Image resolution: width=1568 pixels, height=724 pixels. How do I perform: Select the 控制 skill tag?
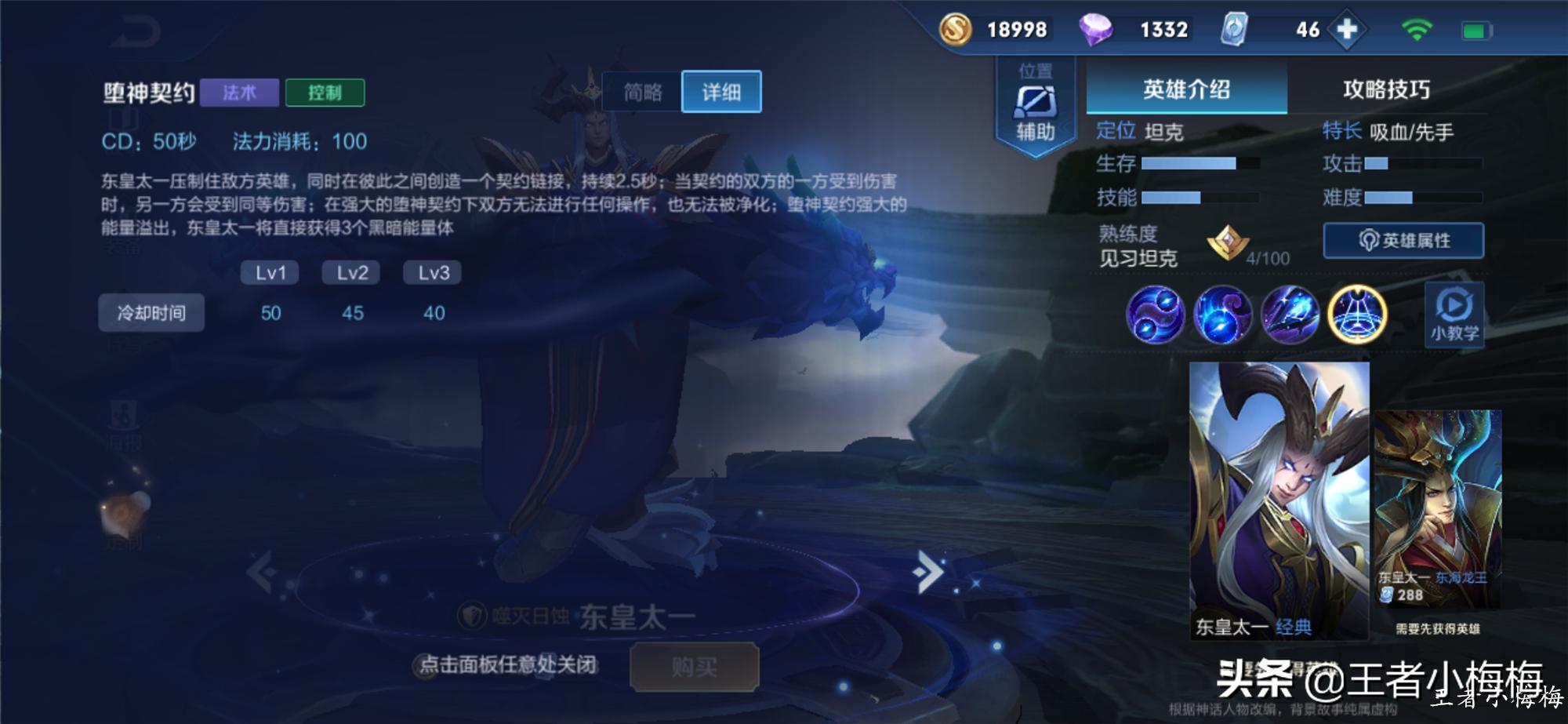327,92
